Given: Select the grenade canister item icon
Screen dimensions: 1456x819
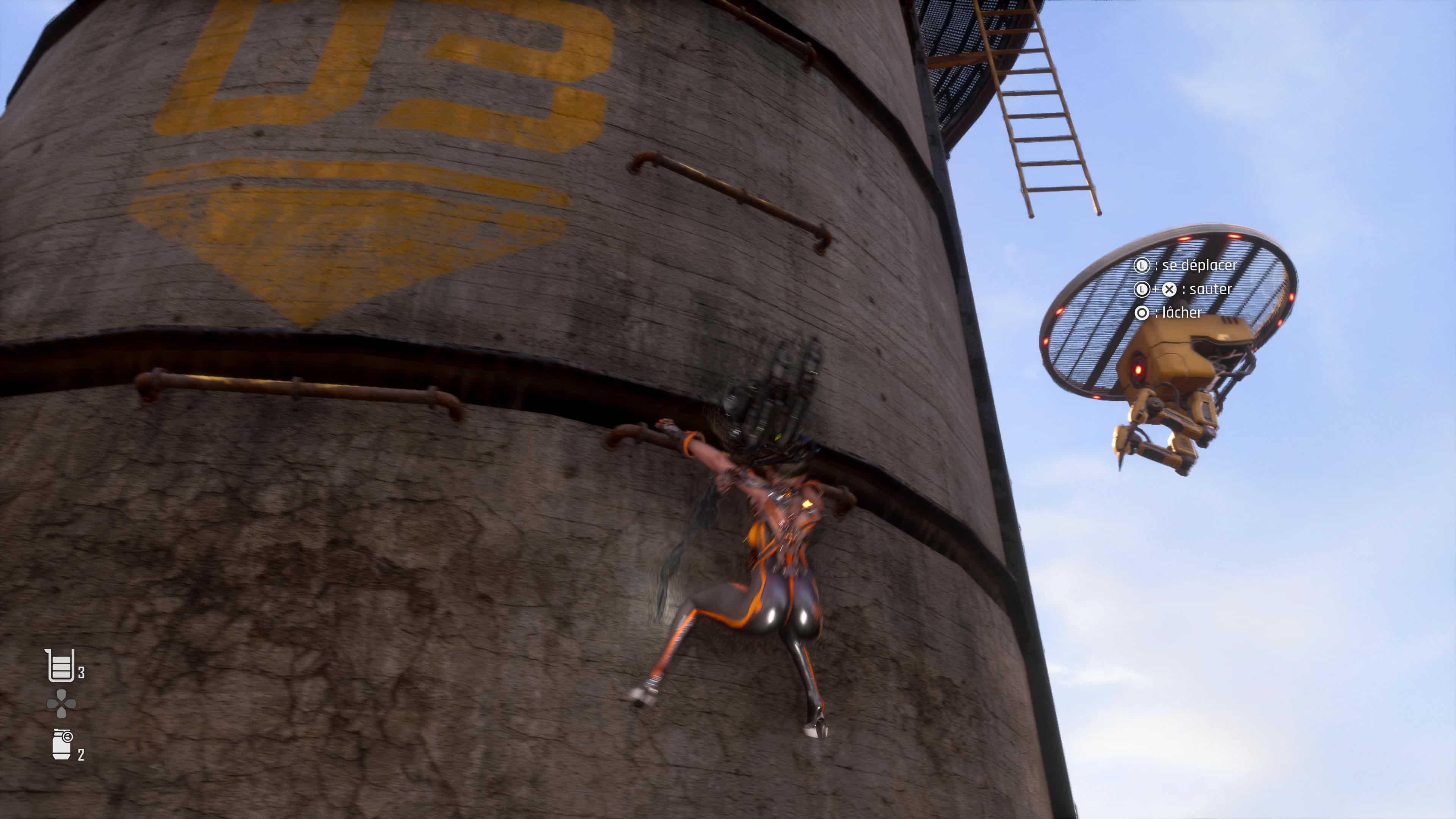Looking at the screenshot, I should [x=62, y=744].
